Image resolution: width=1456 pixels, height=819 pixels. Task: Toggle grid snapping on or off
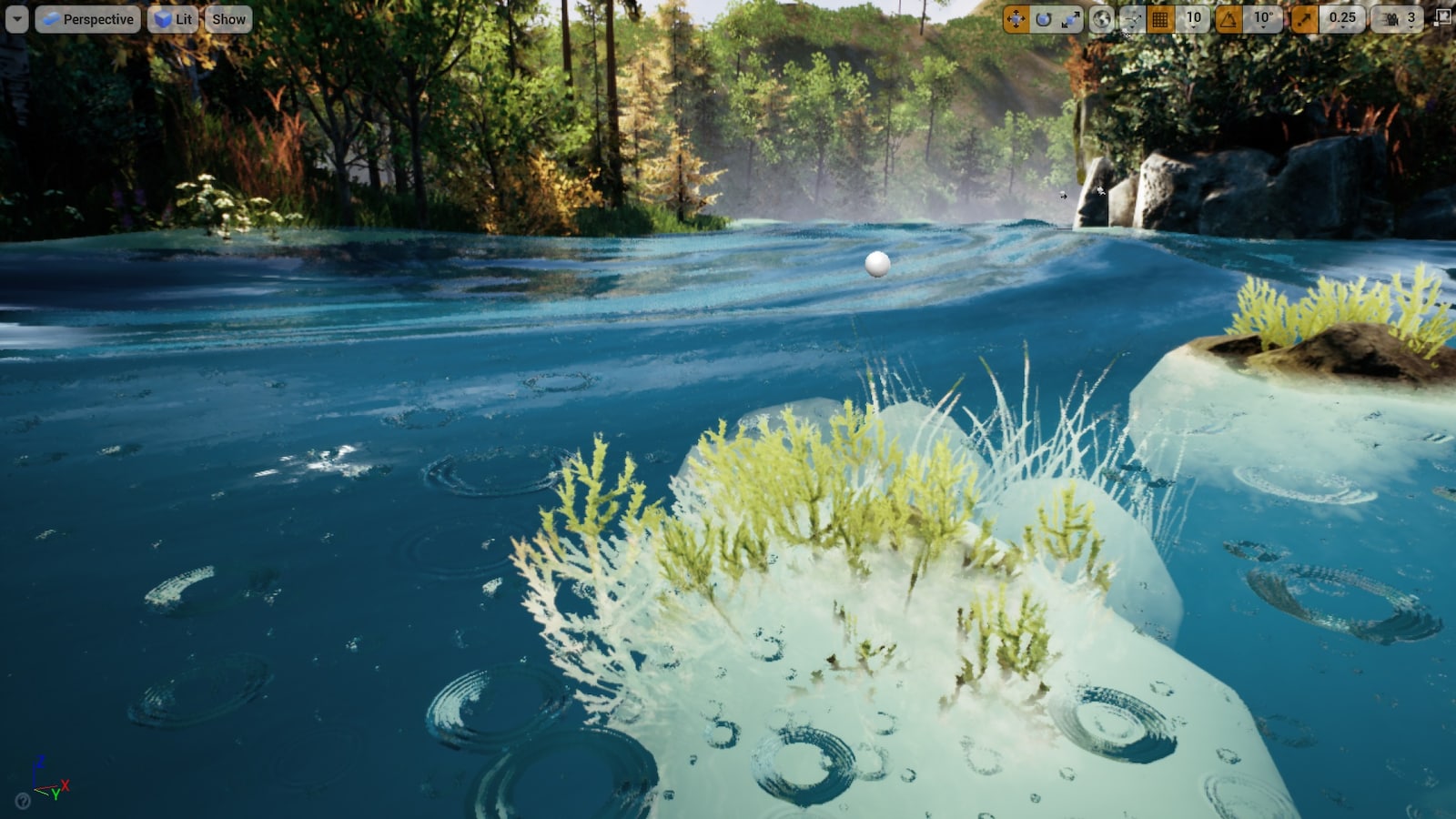click(x=1159, y=18)
